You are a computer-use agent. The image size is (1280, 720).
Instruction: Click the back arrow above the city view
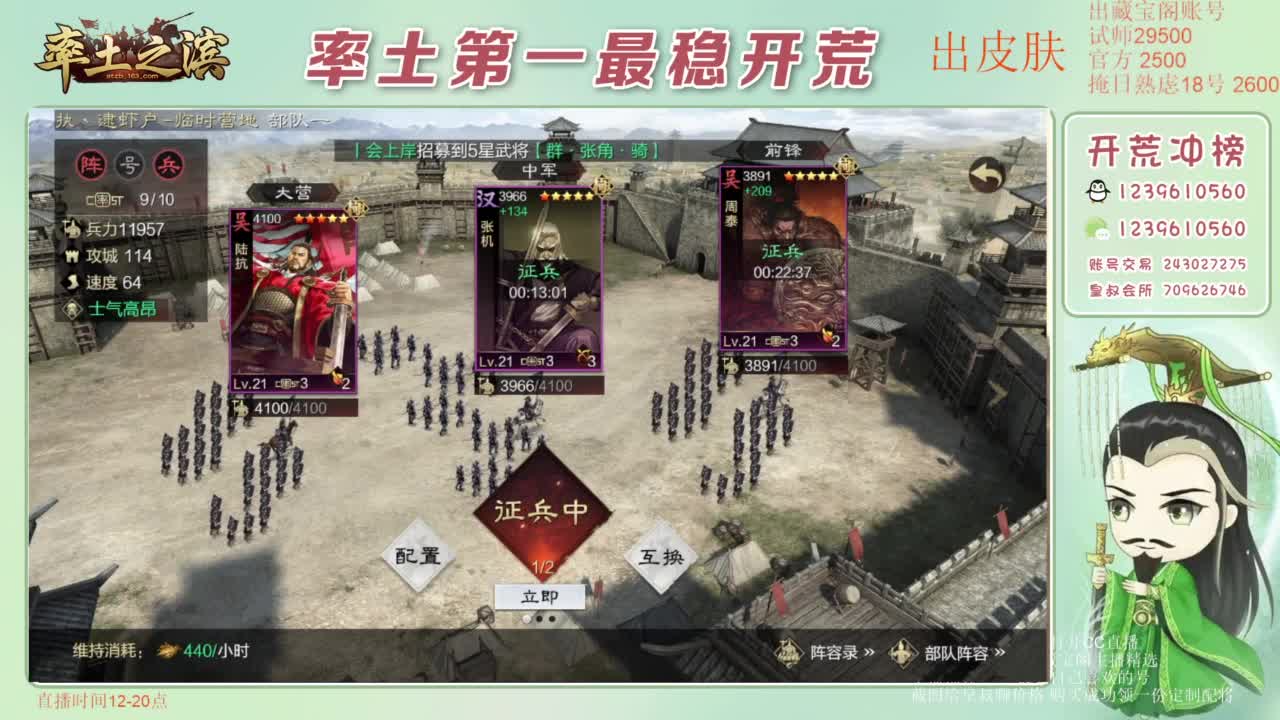coord(985,175)
